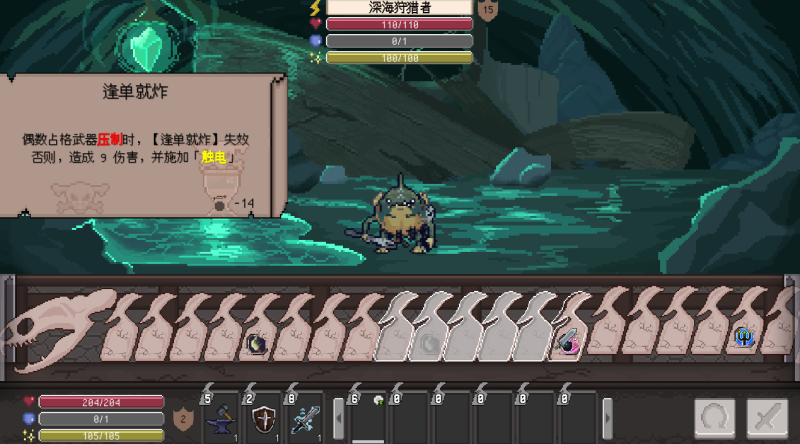Click the 逢单就炸 skill description scroll
800x444 pixels.
pos(140,145)
